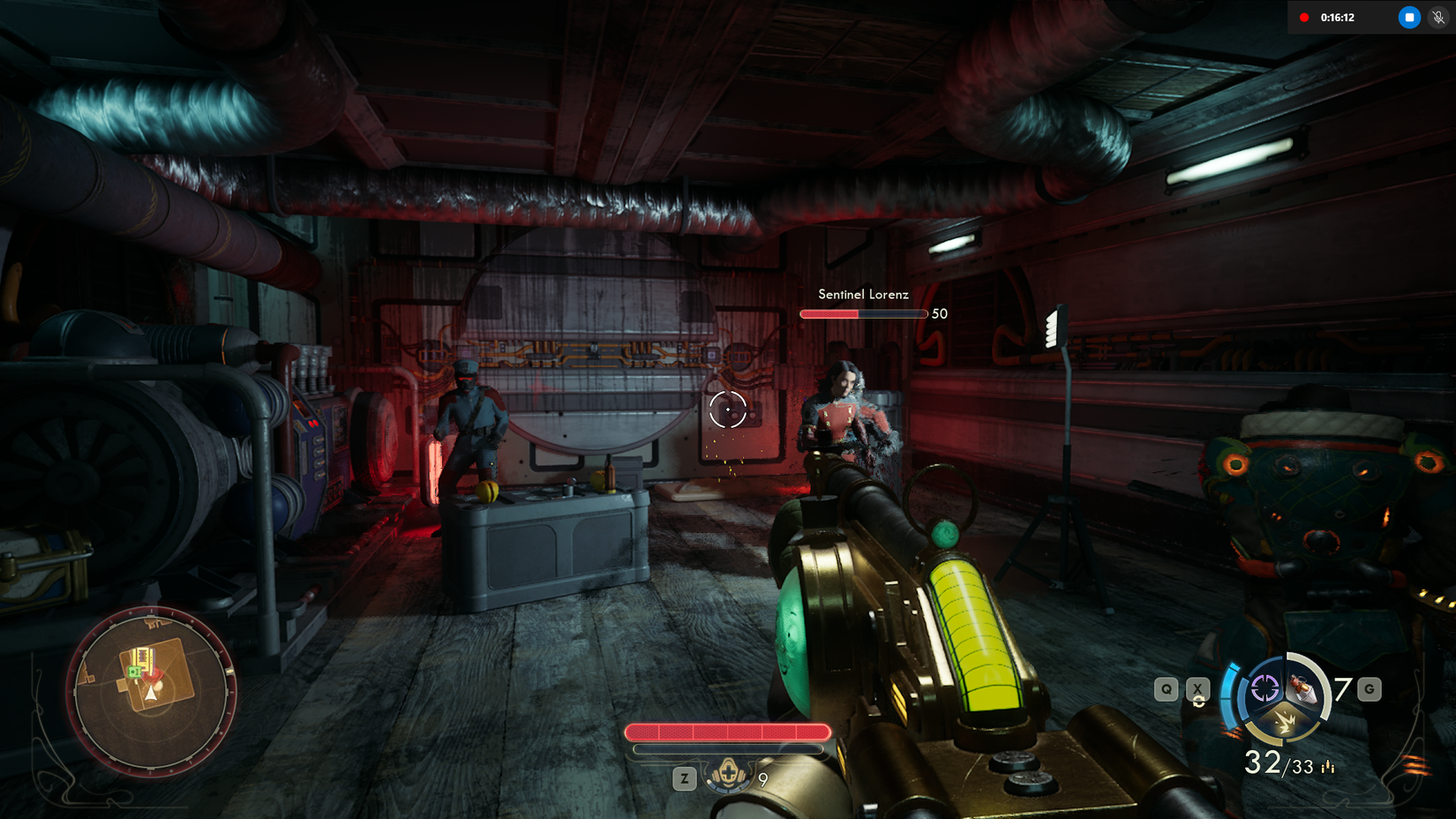The image size is (1456, 819).
Task: Toggle the Q quick-ability keybind prompt
Action: pos(1167,688)
